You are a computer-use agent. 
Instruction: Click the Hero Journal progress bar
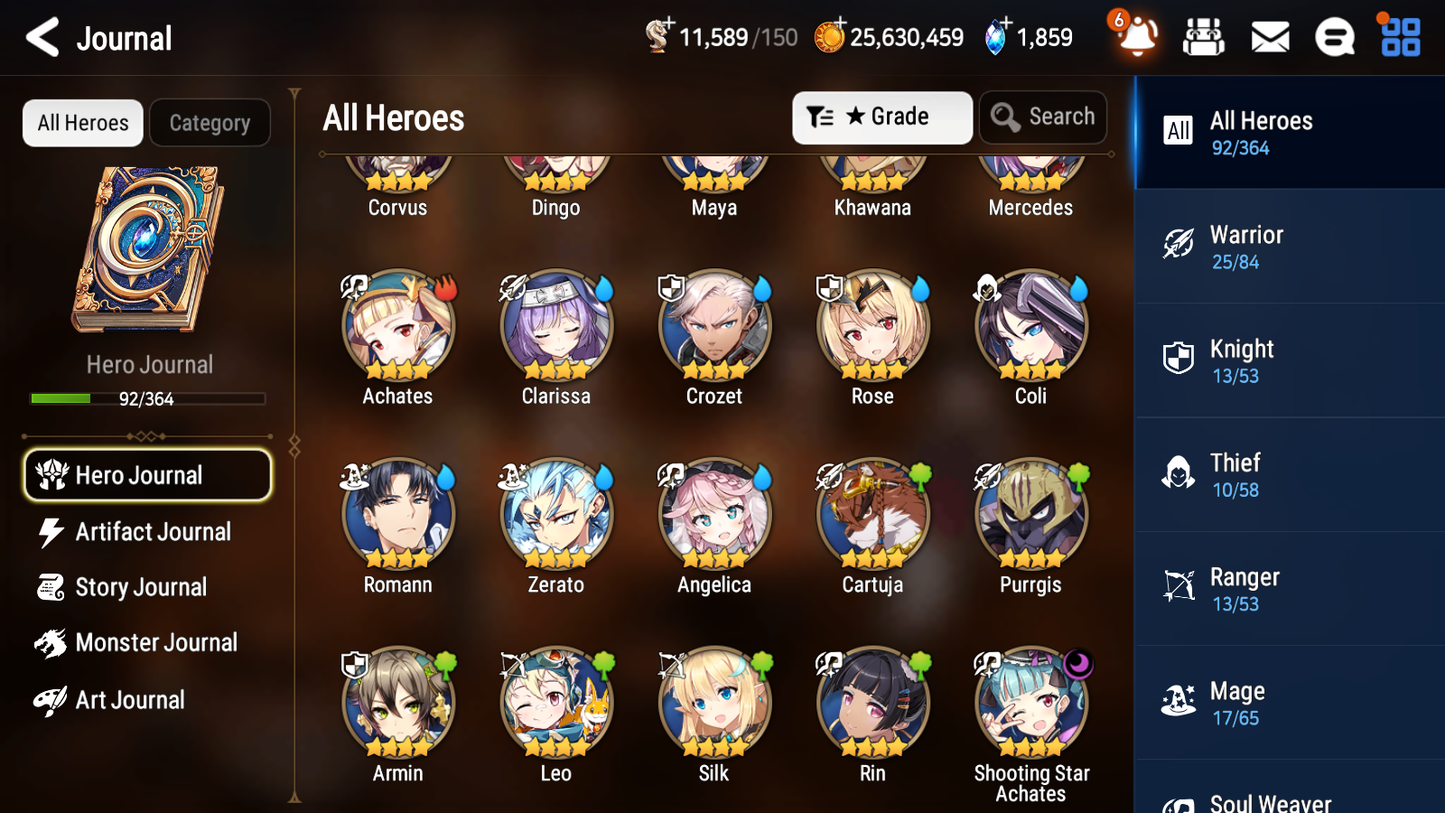(x=148, y=397)
